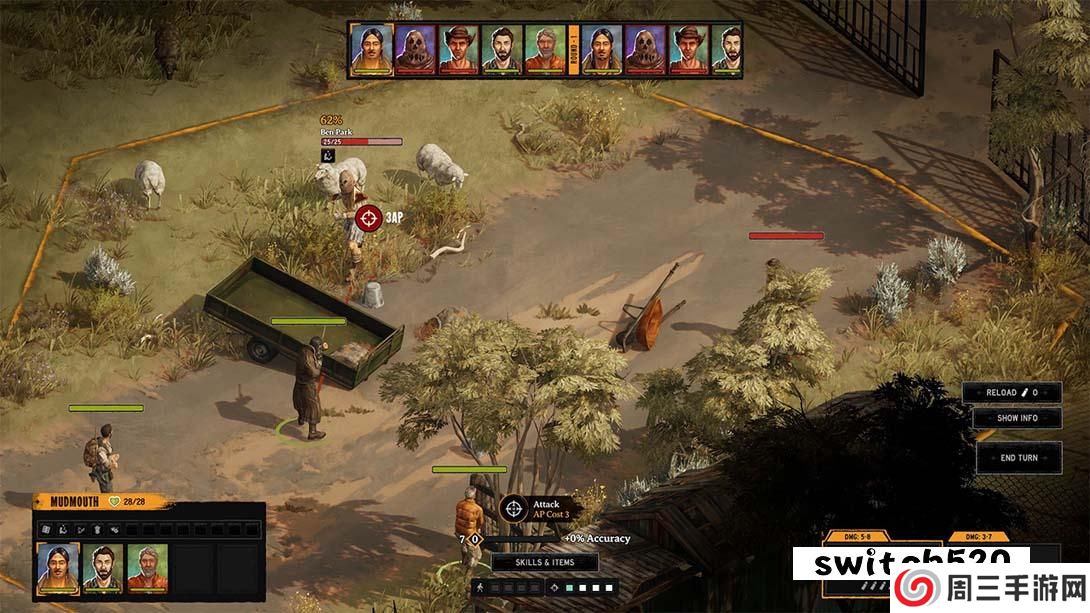Click the gray-haired man's turn-order portrait
This screenshot has height=613, width=1090.
[x=545, y=48]
